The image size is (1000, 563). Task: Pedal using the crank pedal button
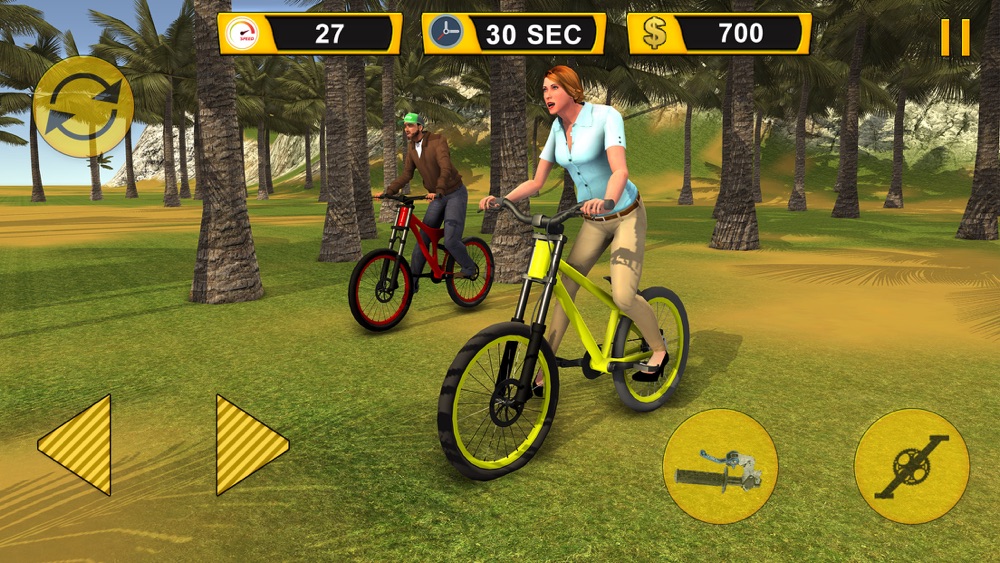(911, 466)
